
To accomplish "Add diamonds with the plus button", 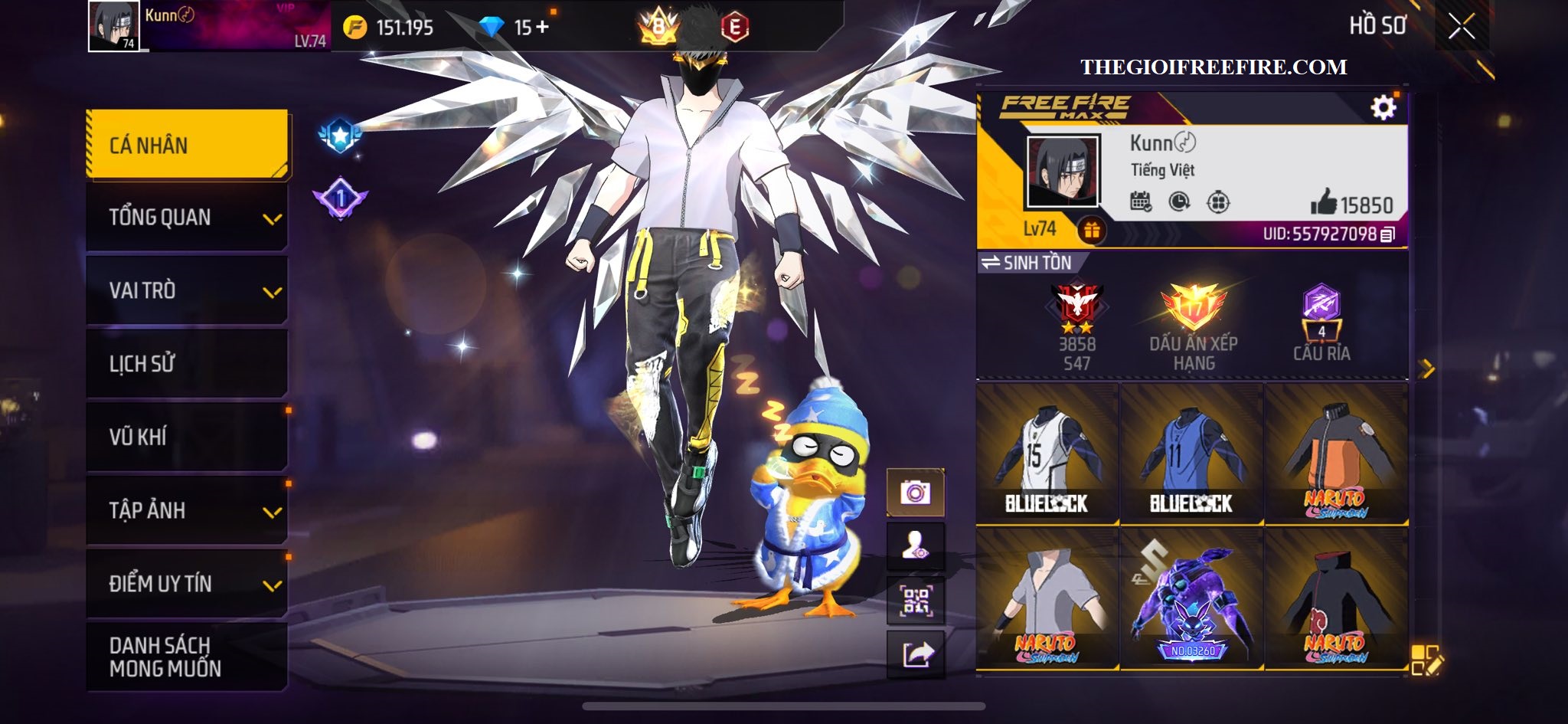I will point(543,28).
